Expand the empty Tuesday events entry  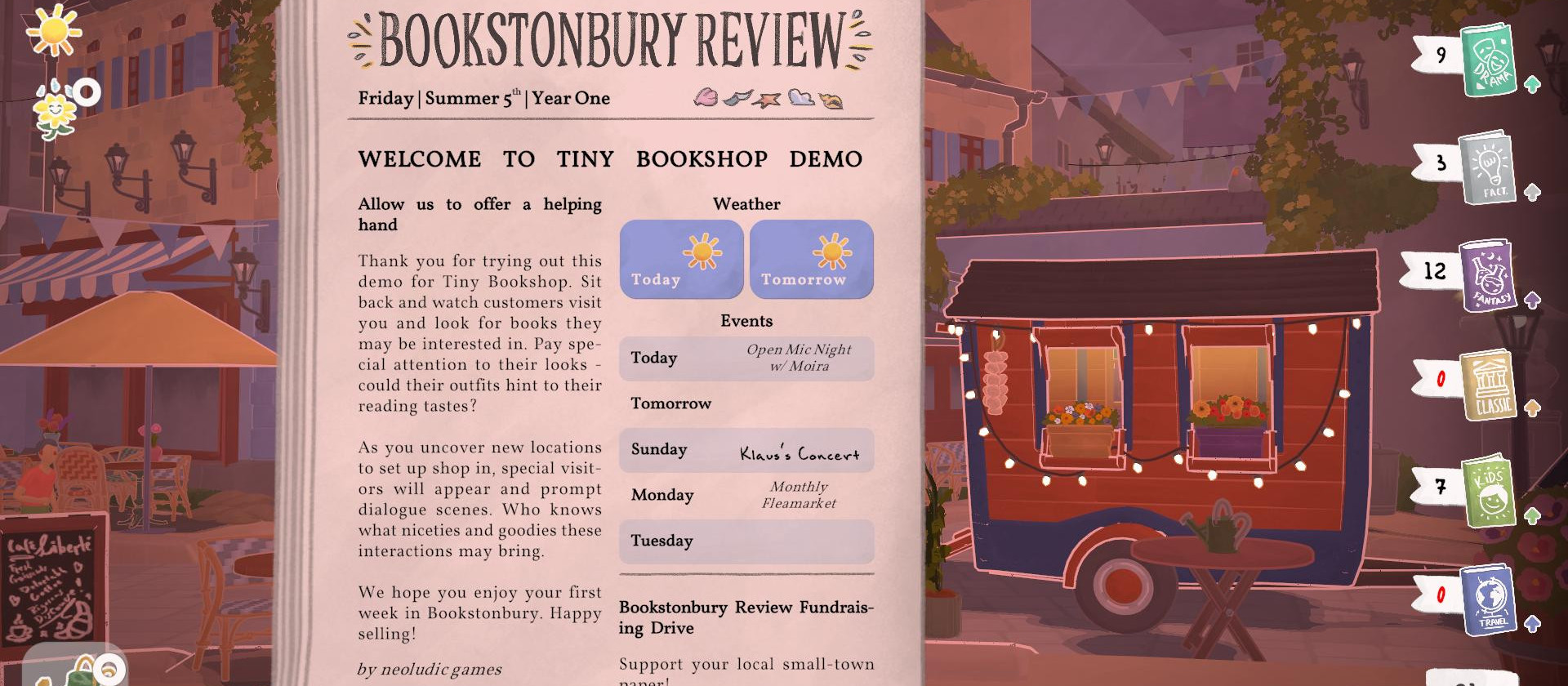coord(746,541)
